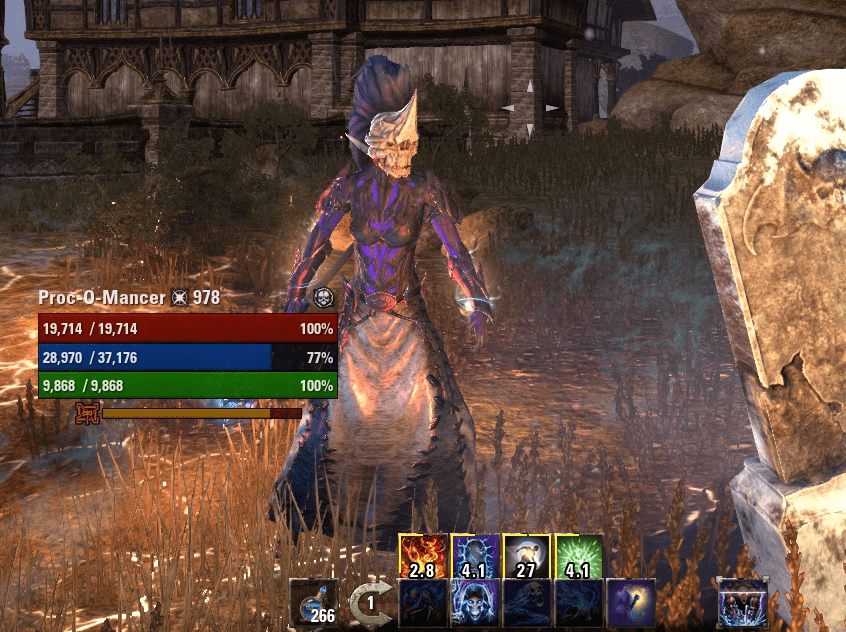Click the running figure buff showing 27

click(x=527, y=557)
